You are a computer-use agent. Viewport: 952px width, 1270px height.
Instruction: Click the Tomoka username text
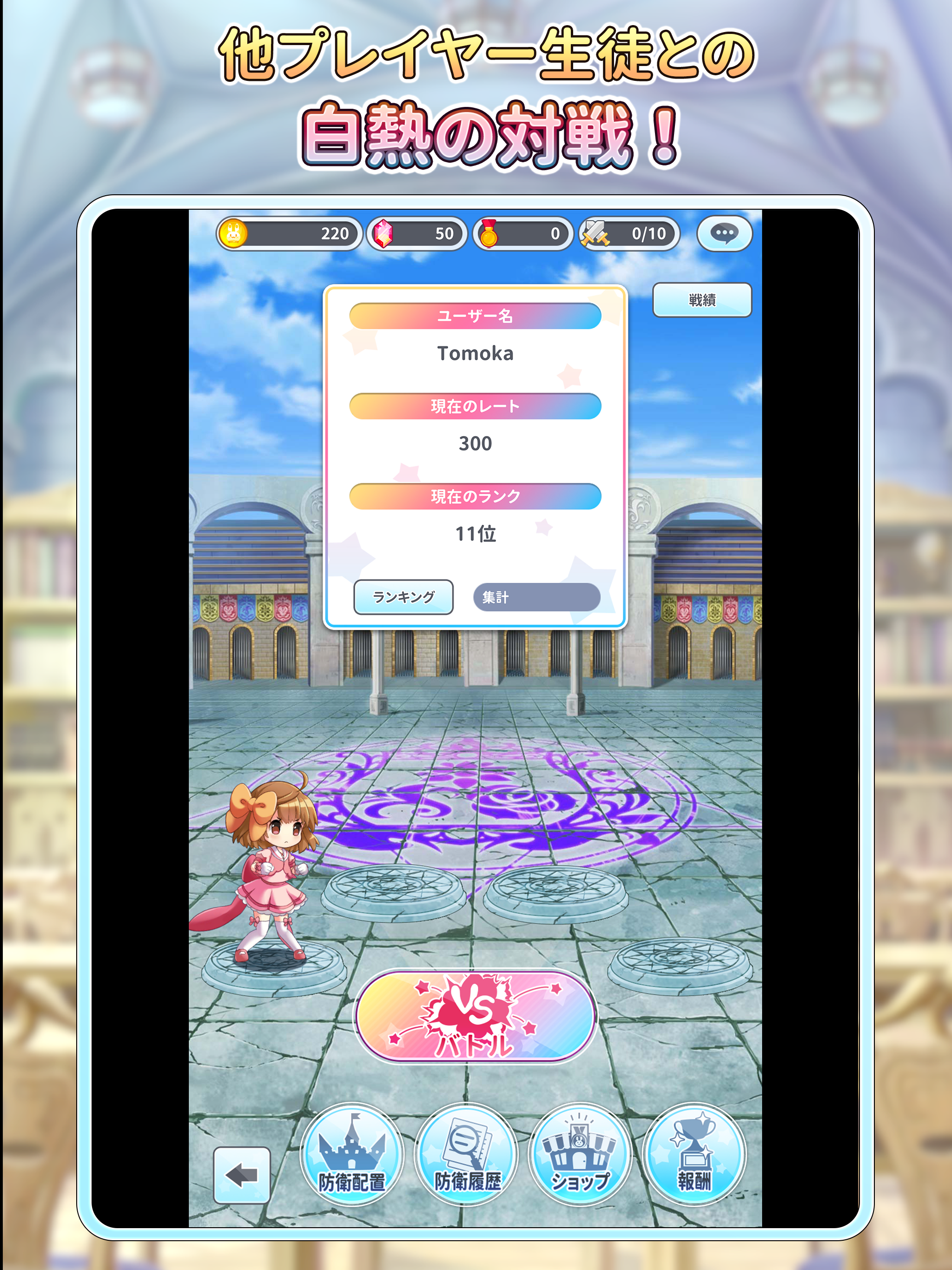click(x=476, y=354)
